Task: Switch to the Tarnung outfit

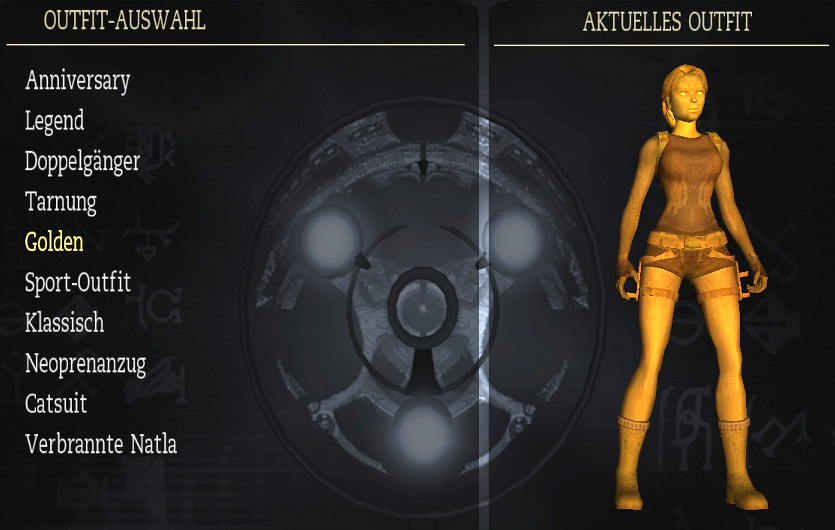Action: (60, 202)
